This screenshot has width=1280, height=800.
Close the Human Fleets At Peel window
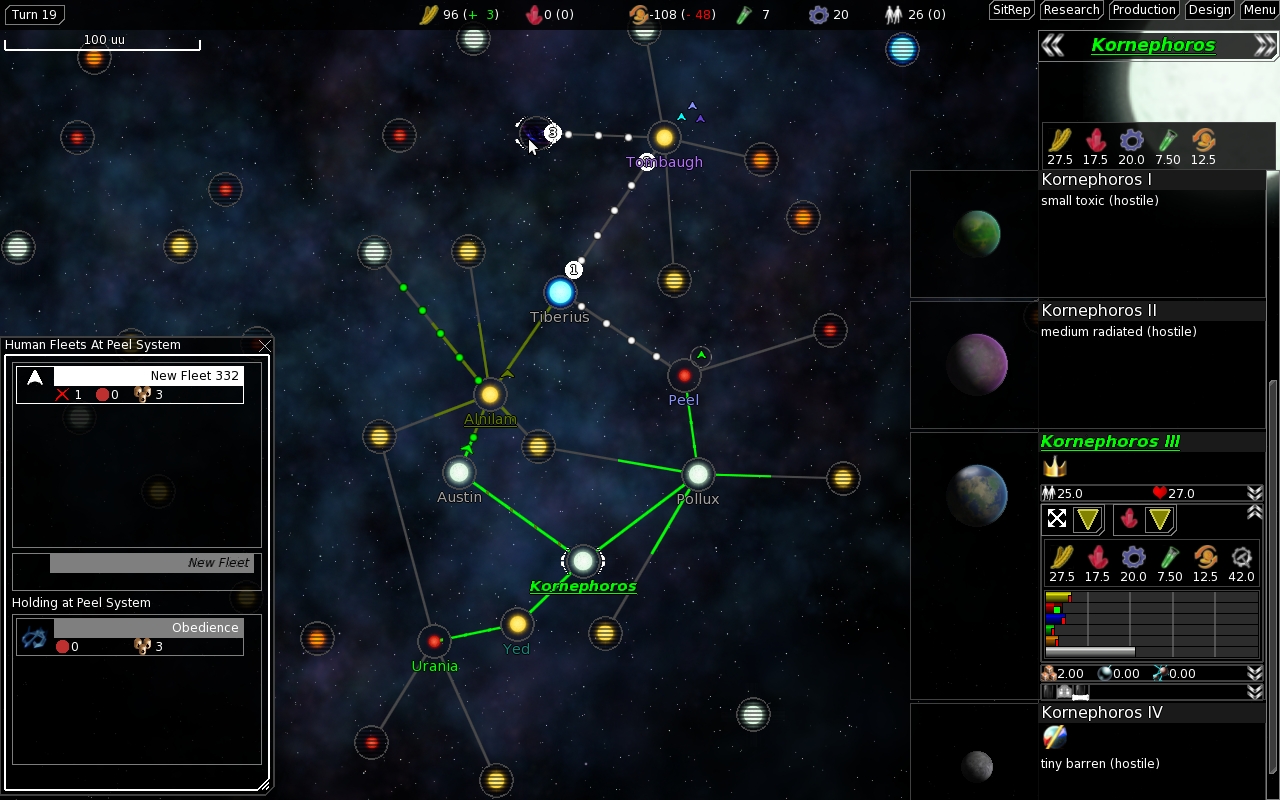coord(264,346)
